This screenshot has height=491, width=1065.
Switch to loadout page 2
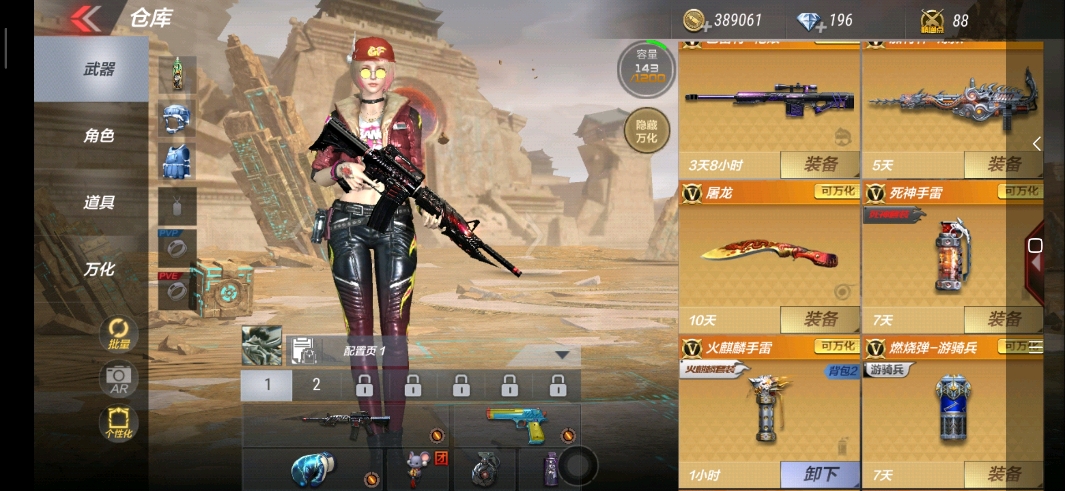(x=316, y=385)
